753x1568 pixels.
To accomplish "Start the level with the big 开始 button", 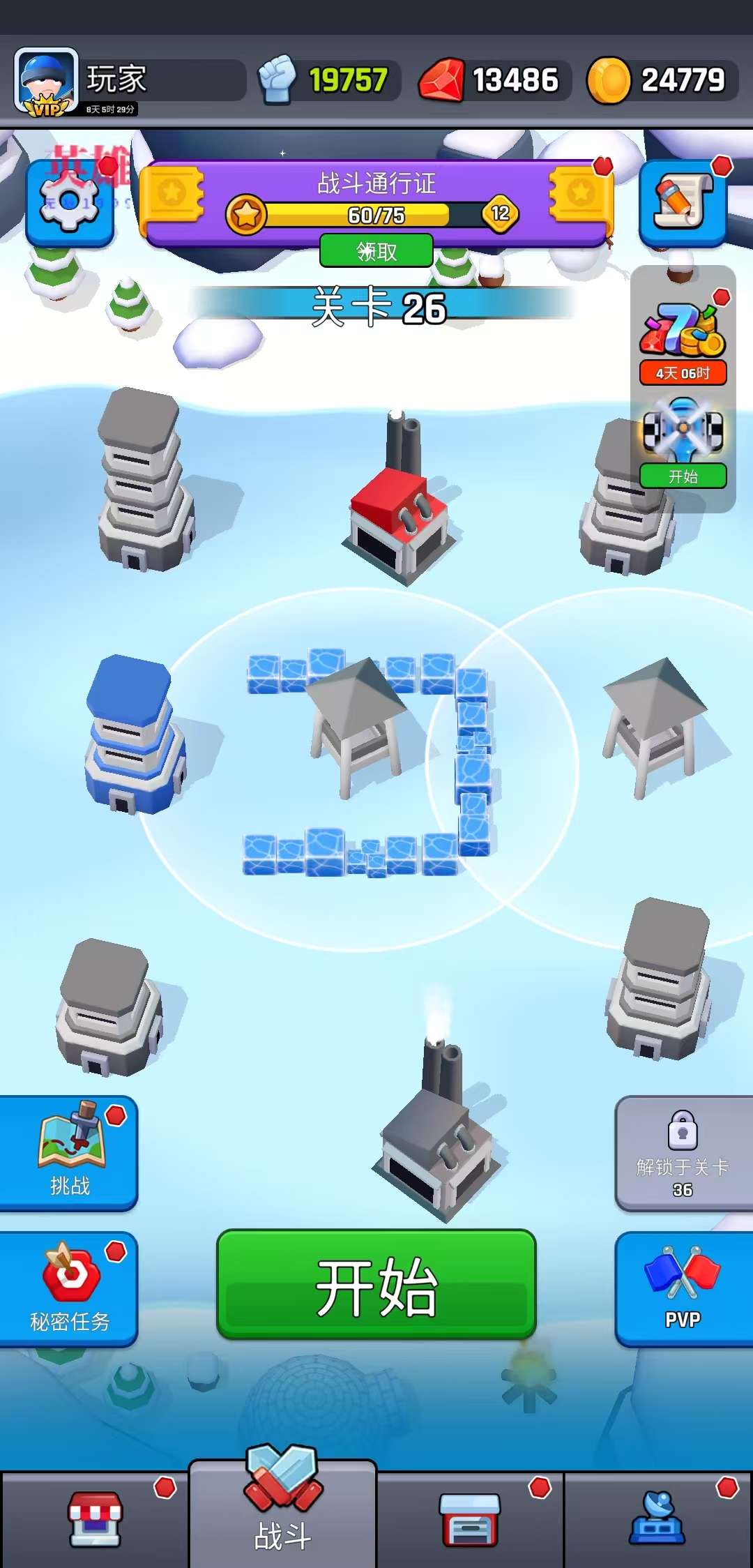I will point(376,1284).
